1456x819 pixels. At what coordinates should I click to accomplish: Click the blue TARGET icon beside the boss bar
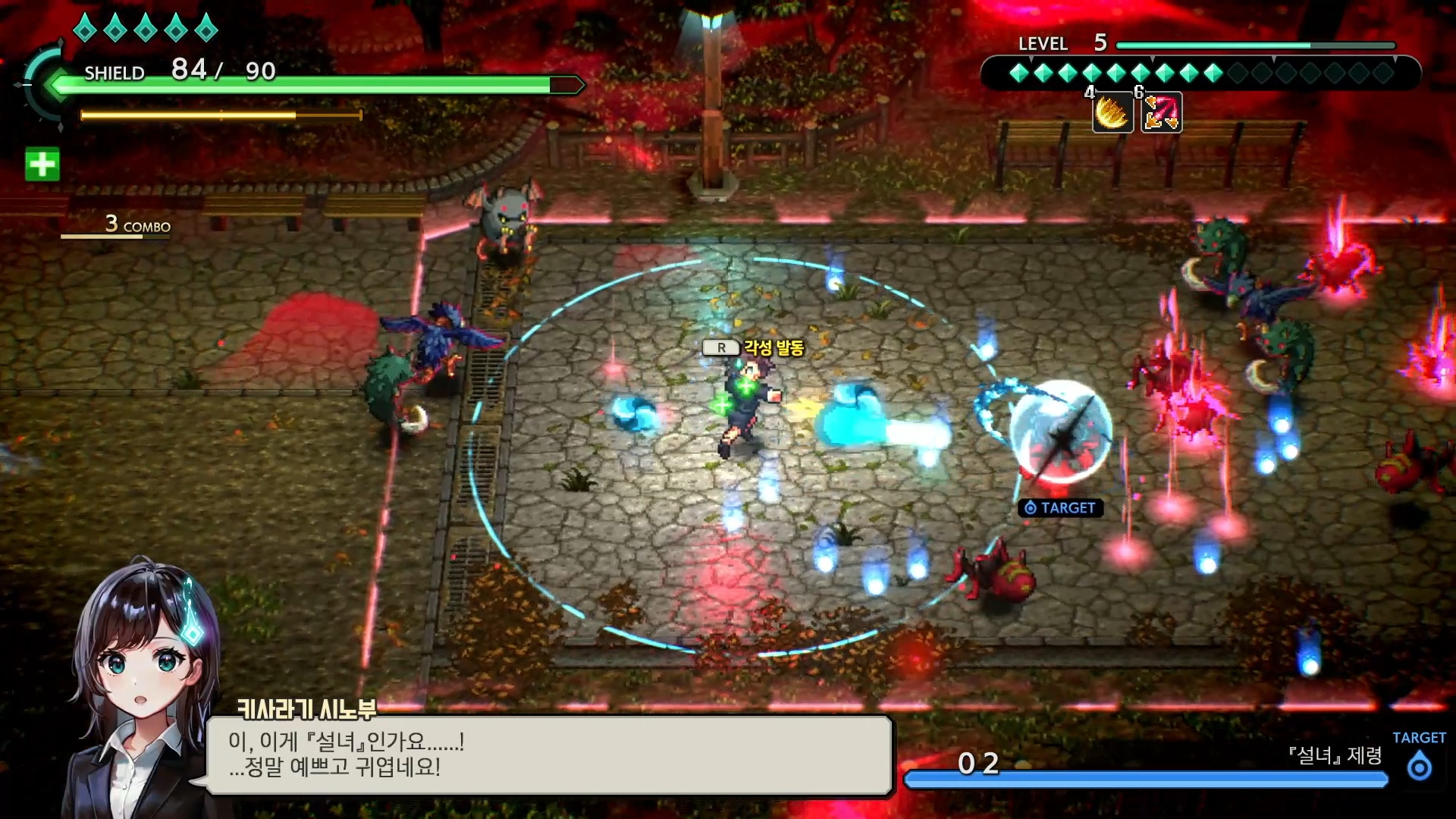click(1419, 767)
